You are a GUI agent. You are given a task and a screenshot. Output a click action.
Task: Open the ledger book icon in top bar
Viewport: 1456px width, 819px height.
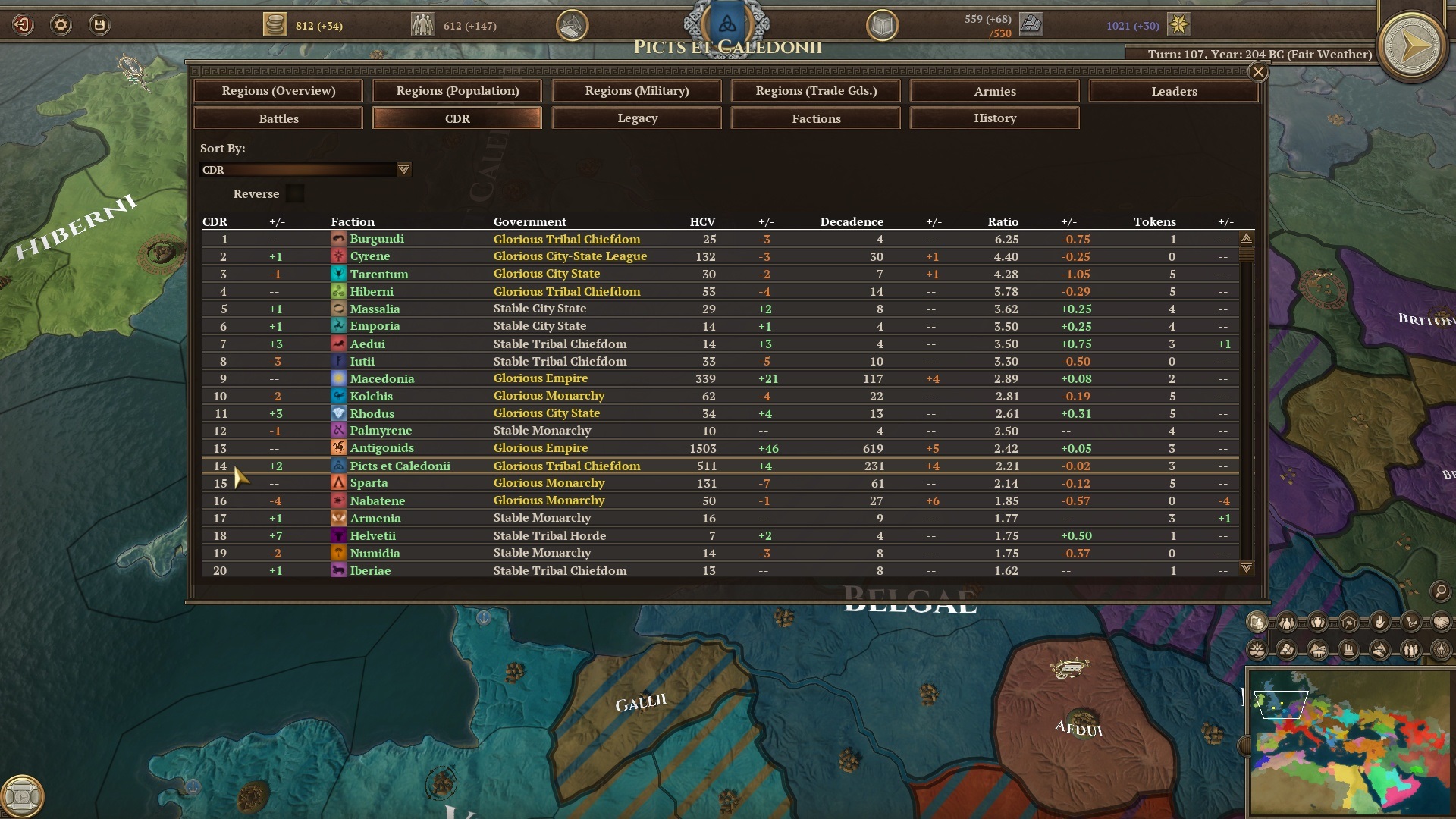882,24
